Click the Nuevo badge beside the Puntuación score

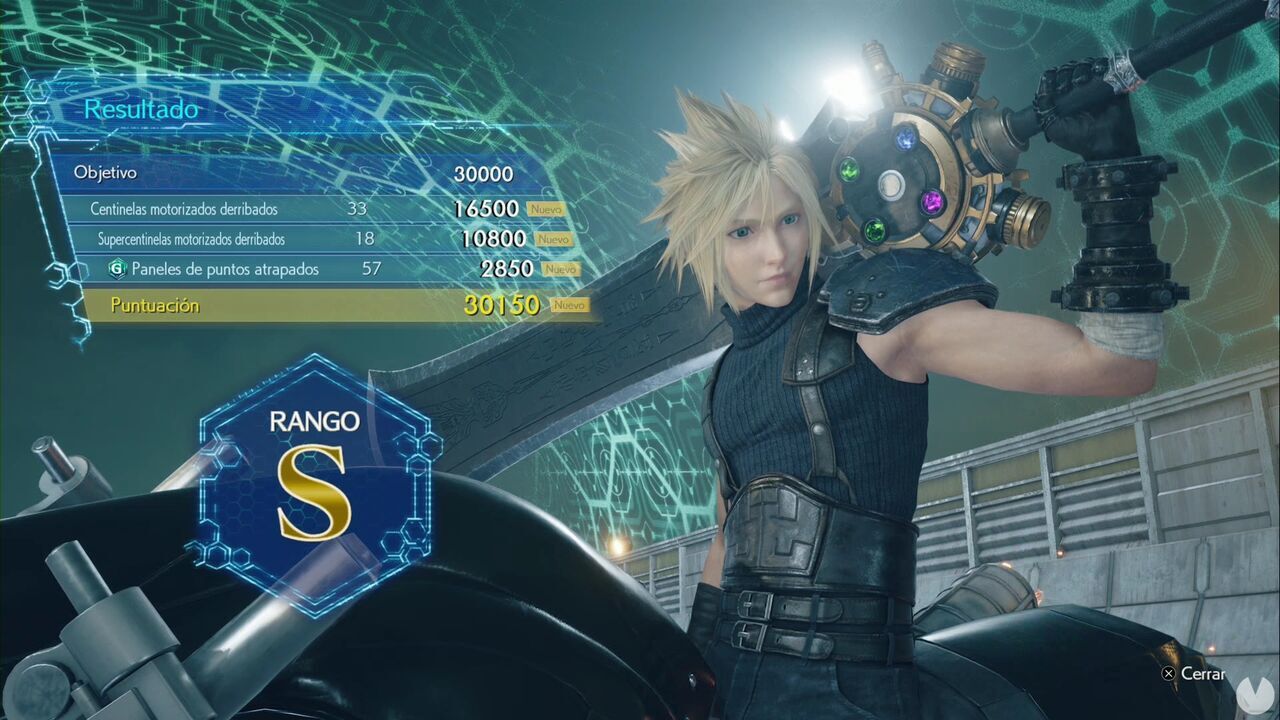[x=570, y=307]
